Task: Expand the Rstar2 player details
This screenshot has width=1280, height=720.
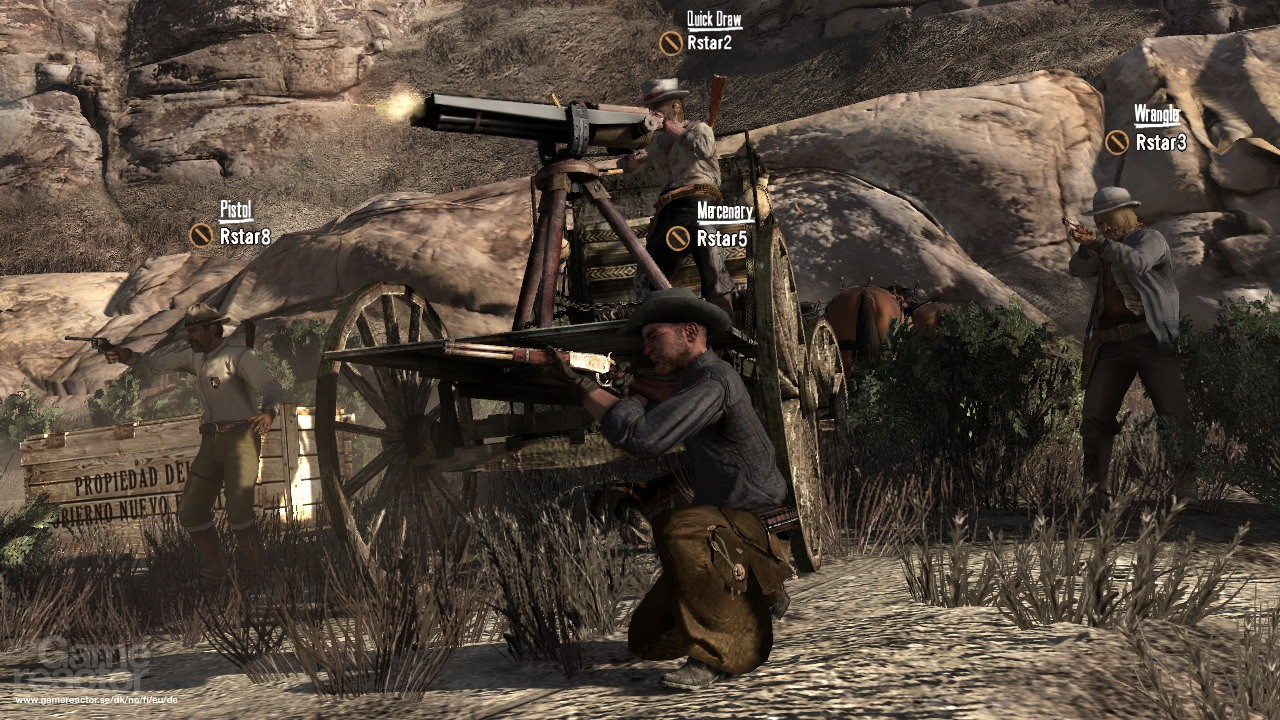Action: tap(712, 44)
